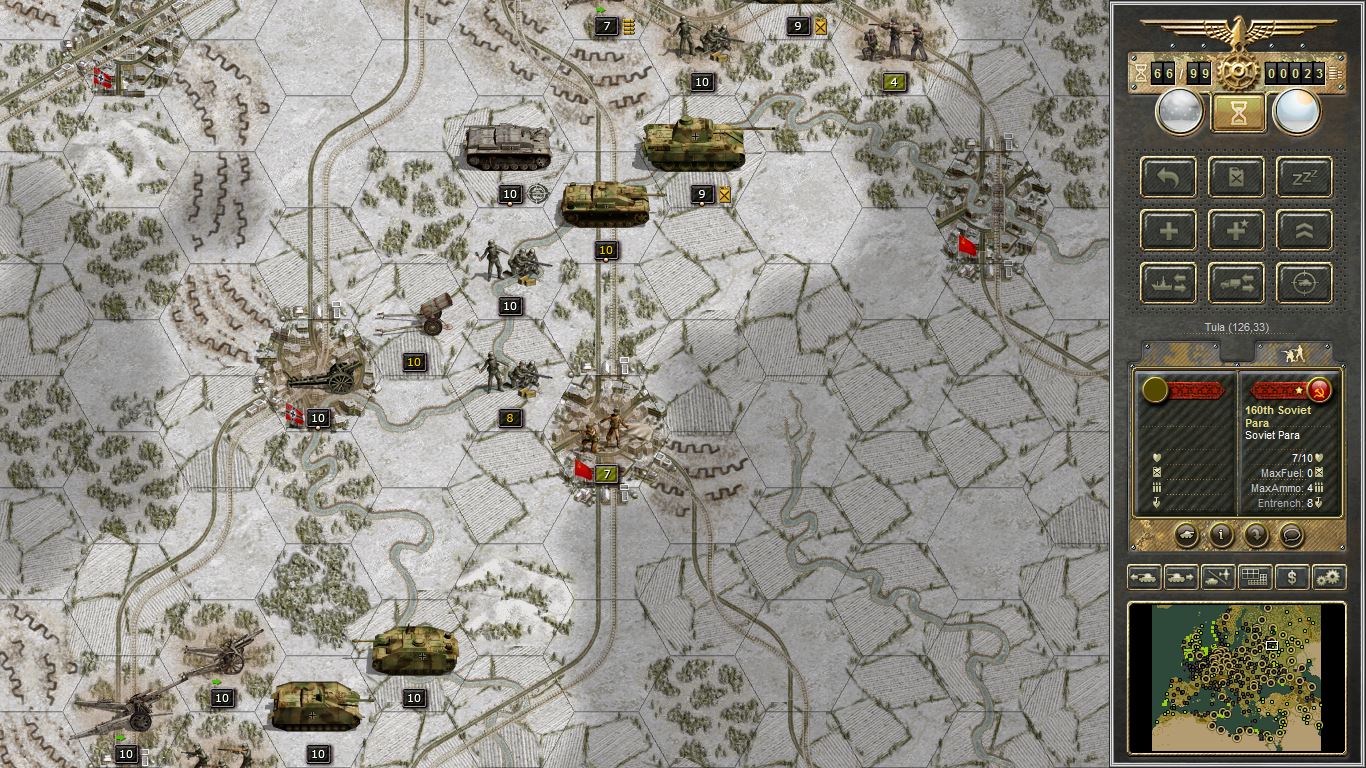The image size is (1366, 768).
Task: Embark the unit onto naval transport
Action: (1168, 283)
